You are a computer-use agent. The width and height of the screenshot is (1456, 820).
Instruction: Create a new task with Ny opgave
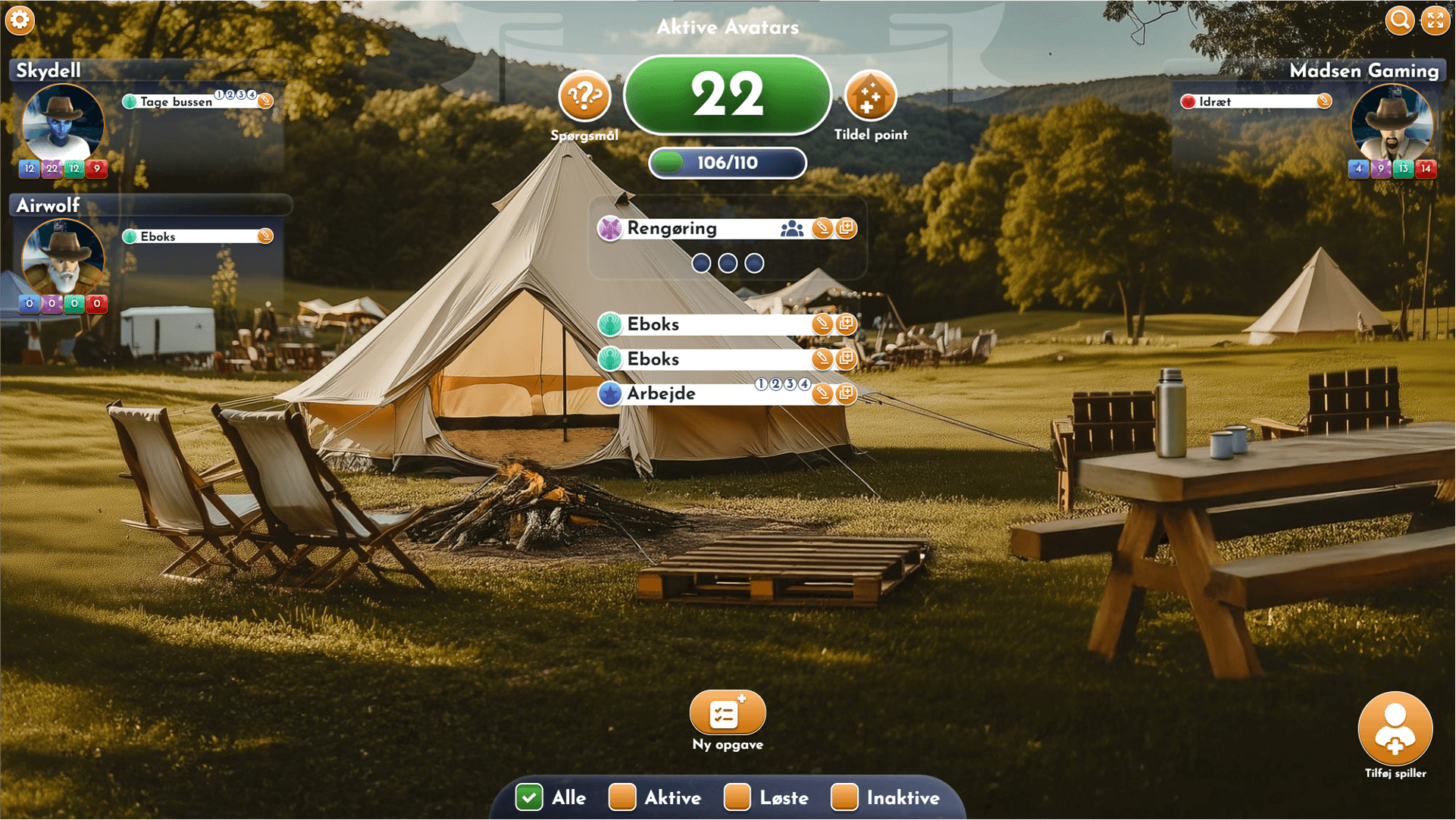[x=727, y=712]
